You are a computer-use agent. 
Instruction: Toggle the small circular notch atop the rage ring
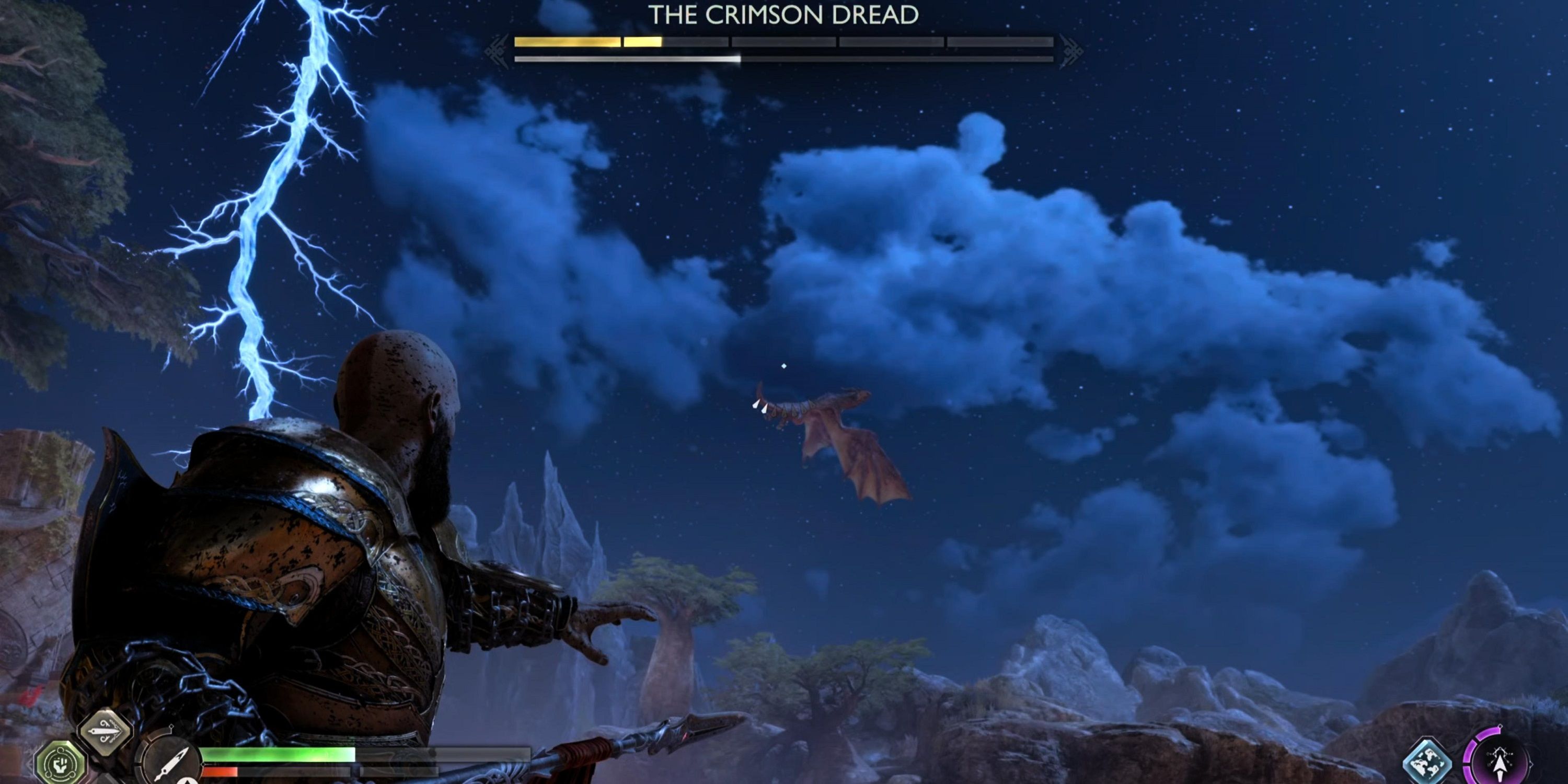tap(1501, 726)
